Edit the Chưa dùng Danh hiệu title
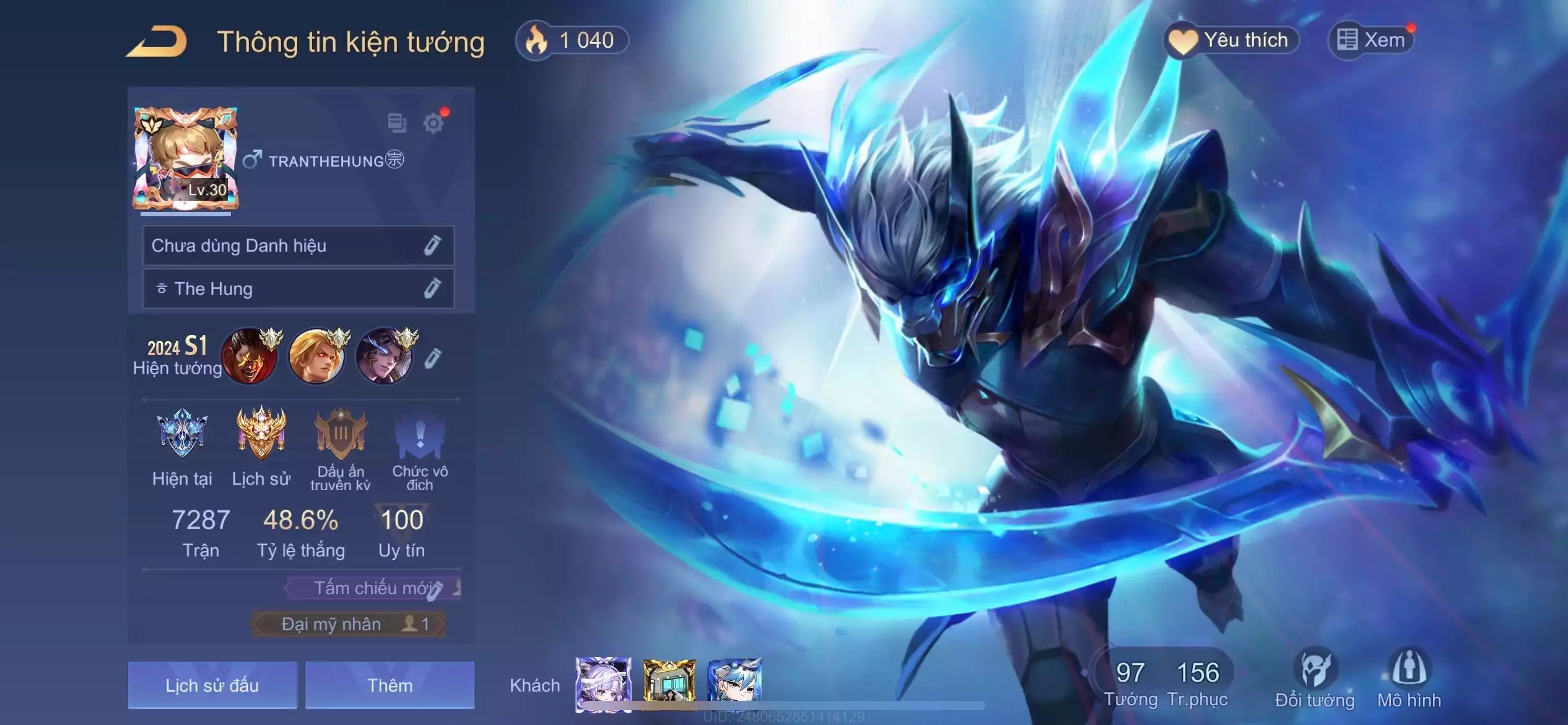The height and width of the screenshot is (725, 1568). click(x=432, y=245)
